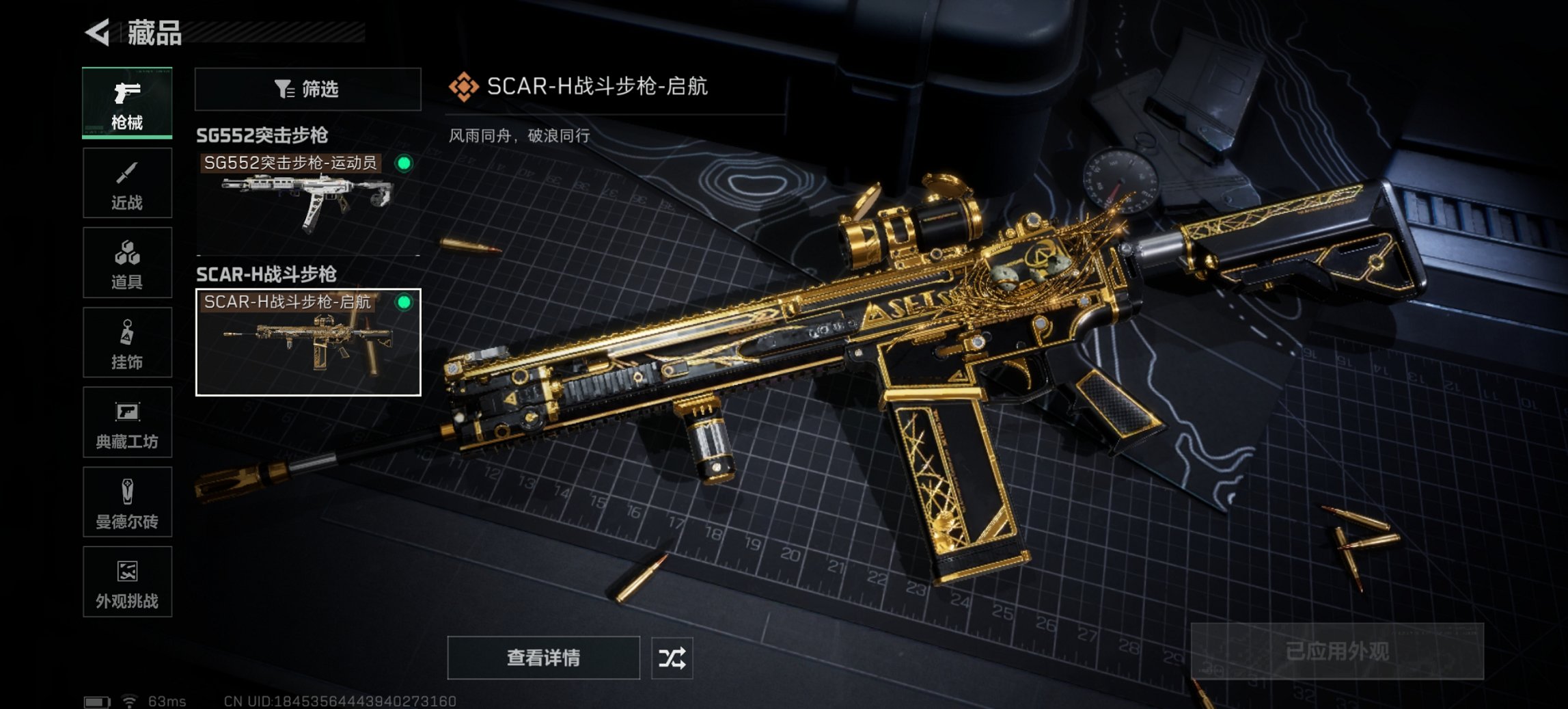This screenshot has width=1568, height=709.
Task: Enter the 典藏工坊 workshop section
Action: 127,423
